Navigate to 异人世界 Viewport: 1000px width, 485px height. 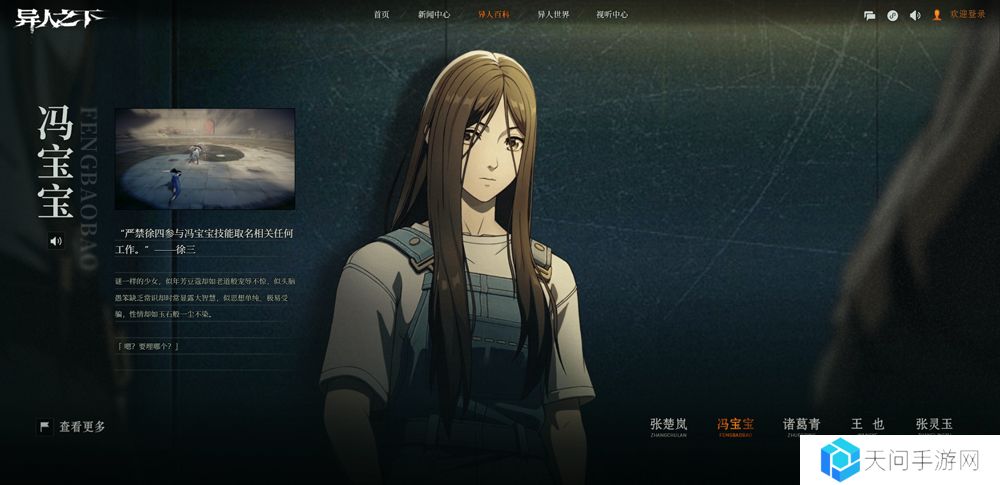click(x=553, y=15)
